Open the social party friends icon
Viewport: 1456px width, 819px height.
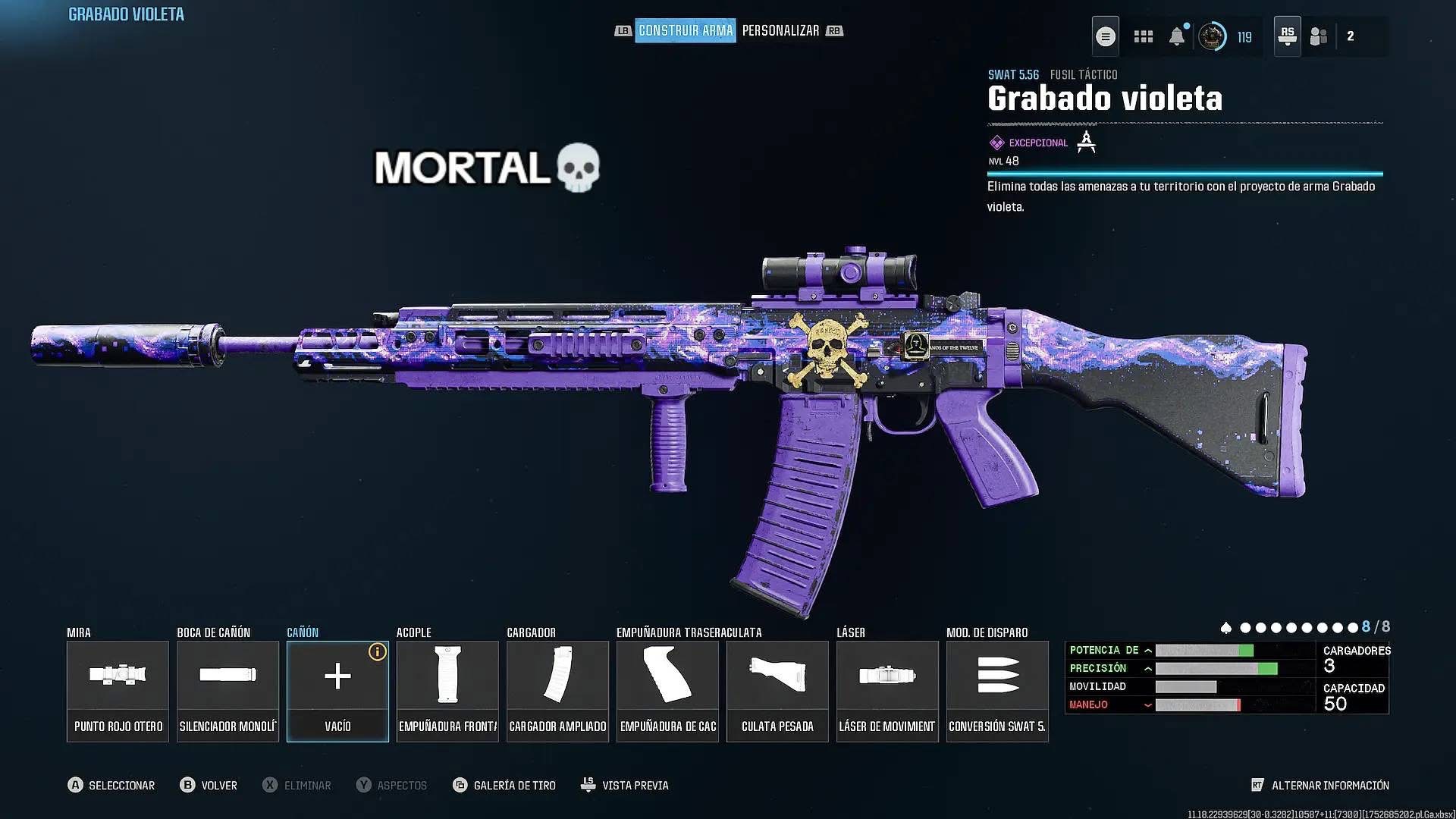point(1319,36)
